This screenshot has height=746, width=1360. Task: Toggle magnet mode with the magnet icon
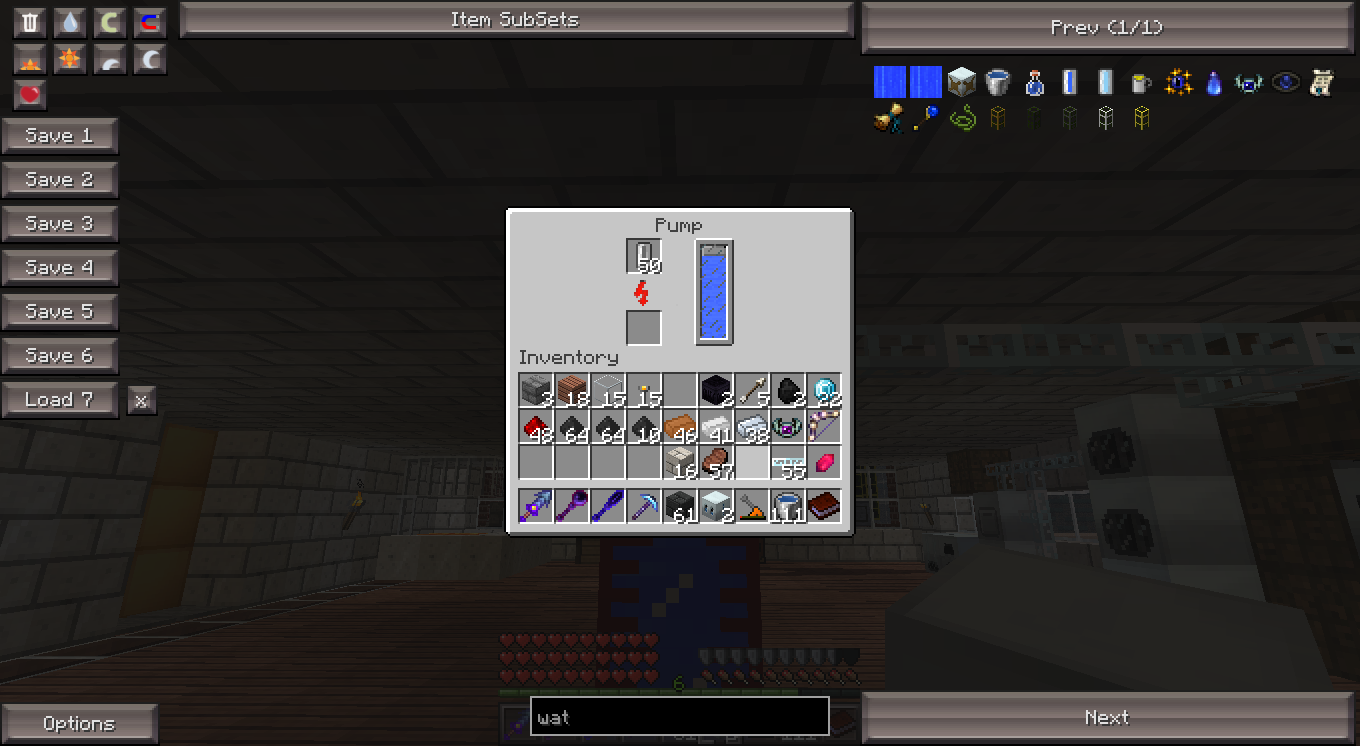pyautogui.click(x=149, y=23)
